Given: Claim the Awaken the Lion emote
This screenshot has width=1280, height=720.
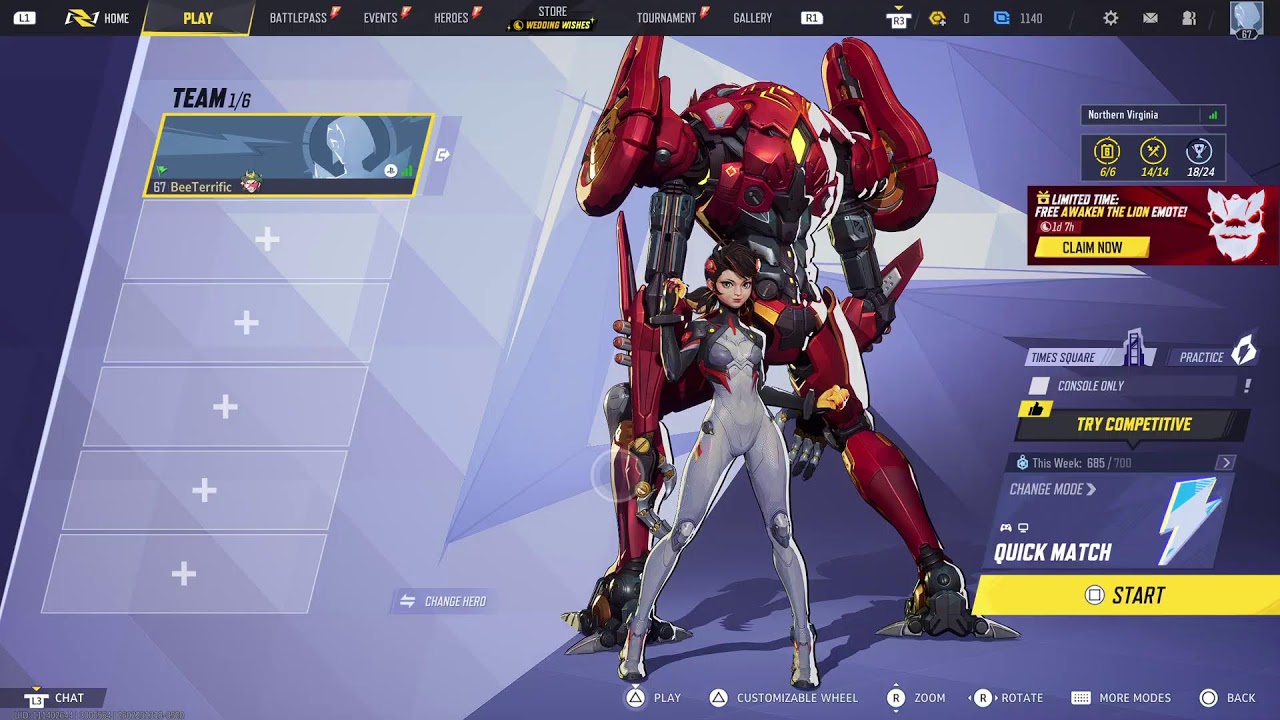Looking at the screenshot, I should click(1092, 247).
